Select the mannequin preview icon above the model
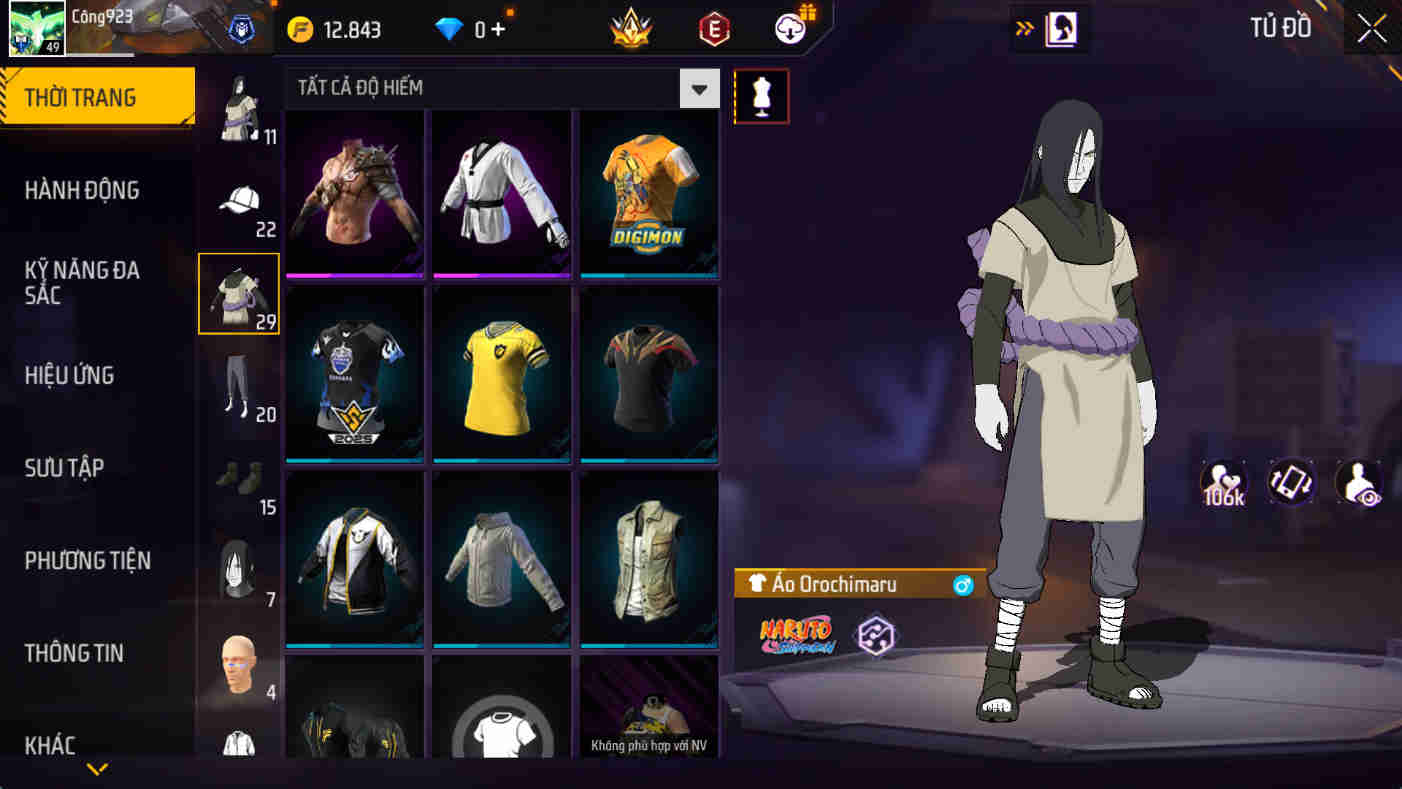The height and width of the screenshot is (789, 1402). point(761,96)
